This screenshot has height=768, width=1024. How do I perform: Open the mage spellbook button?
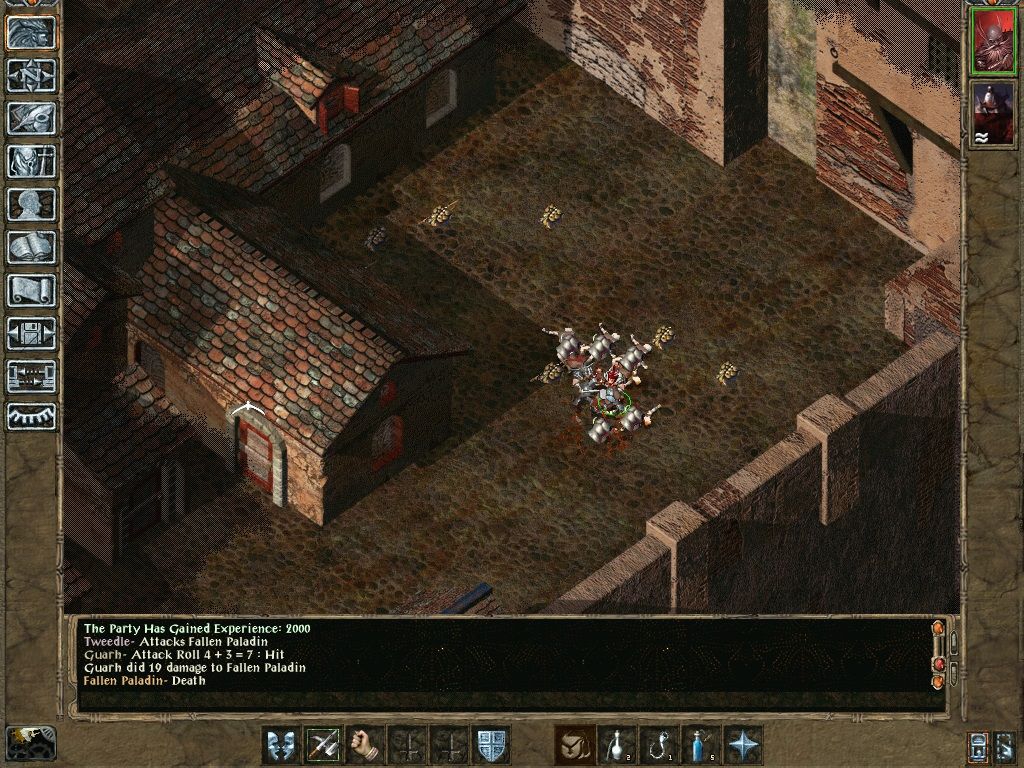[x=31, y=247]
